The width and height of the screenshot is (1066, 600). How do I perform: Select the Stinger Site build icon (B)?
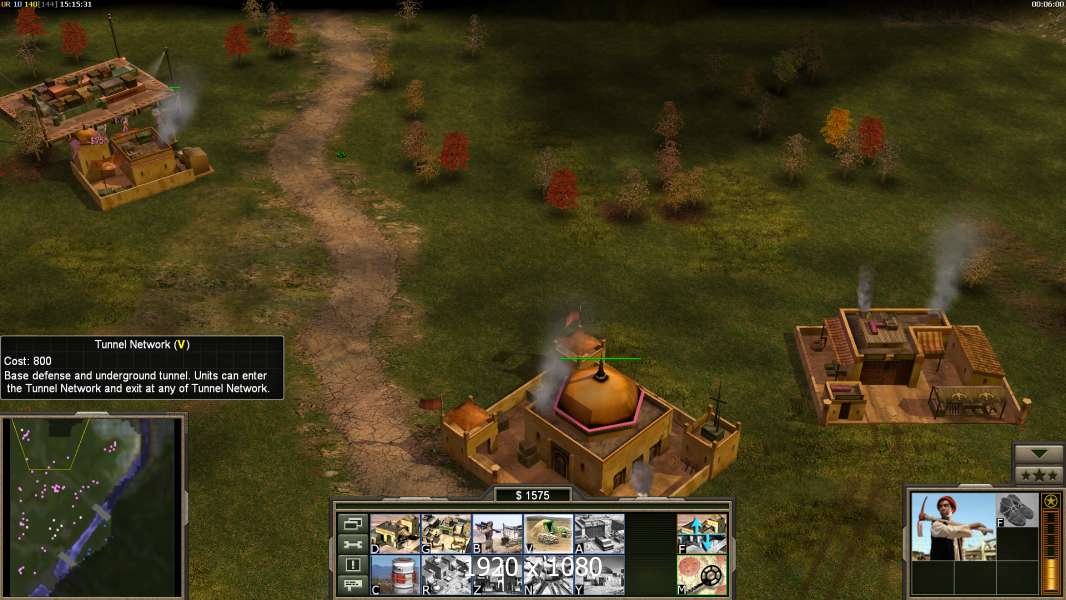497,534
